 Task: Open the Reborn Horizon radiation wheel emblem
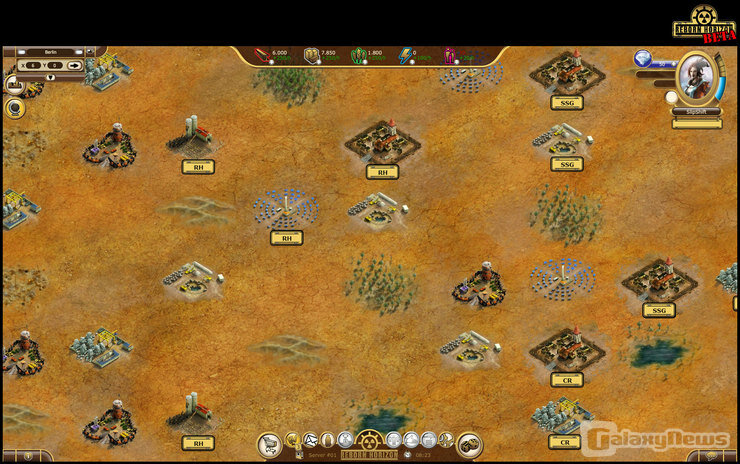click(x=370, y=440)
